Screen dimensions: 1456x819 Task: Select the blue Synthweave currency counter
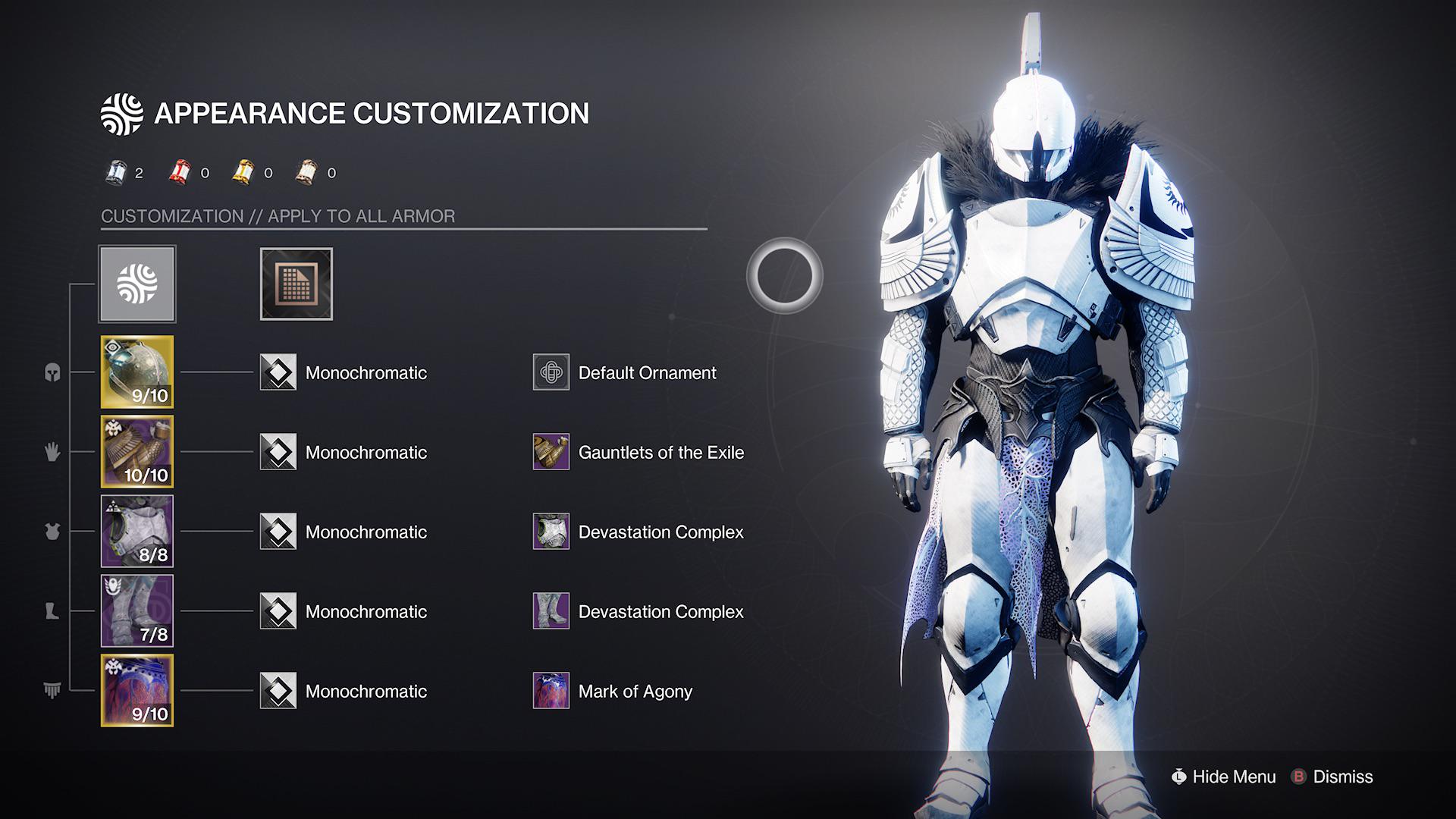118,172
